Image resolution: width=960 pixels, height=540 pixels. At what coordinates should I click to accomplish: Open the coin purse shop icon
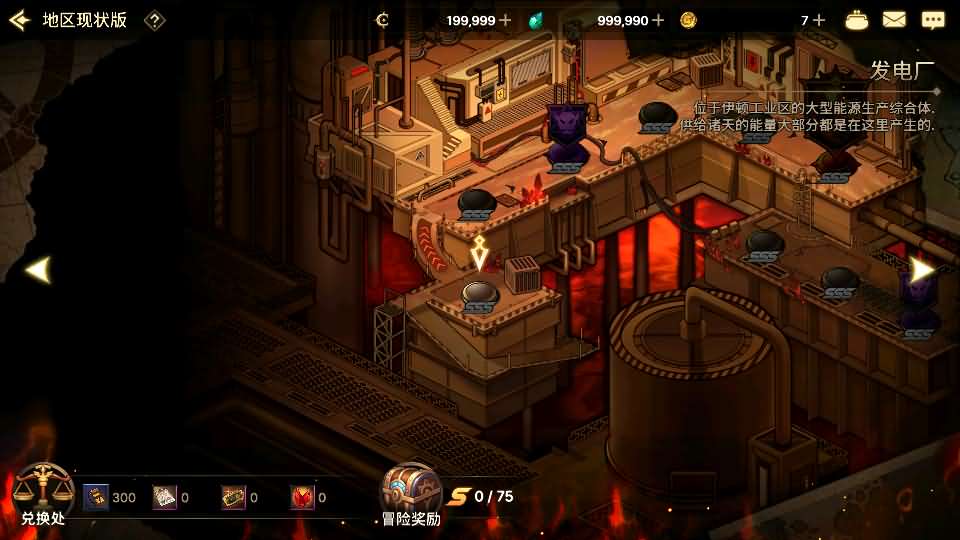coord(857,20)
